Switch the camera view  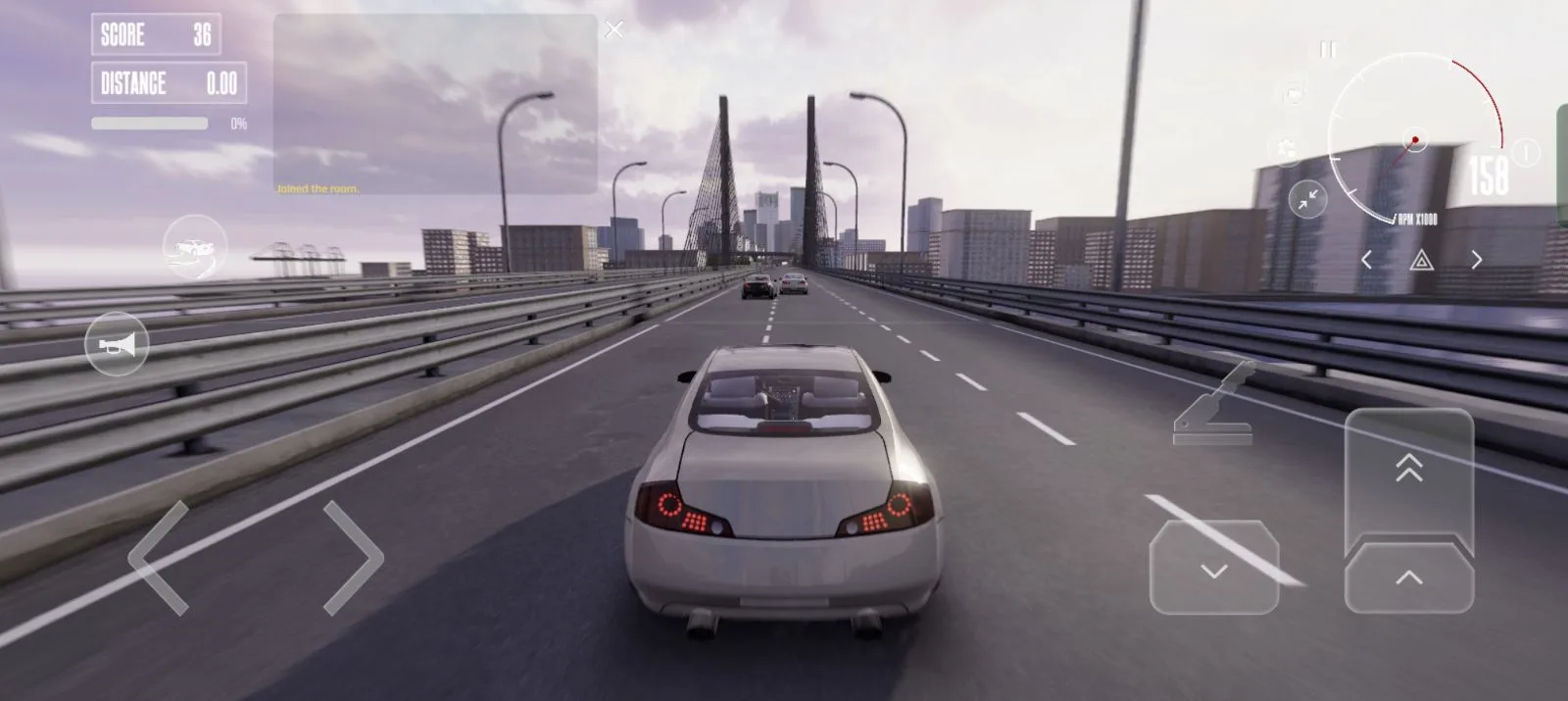1294,94
